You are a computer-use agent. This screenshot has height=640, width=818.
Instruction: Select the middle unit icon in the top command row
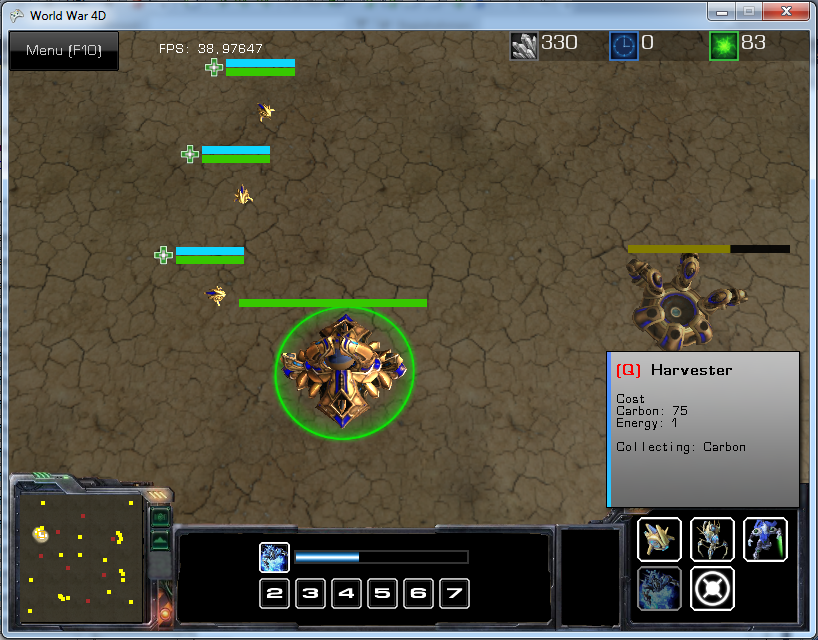(x=712, y=540)
